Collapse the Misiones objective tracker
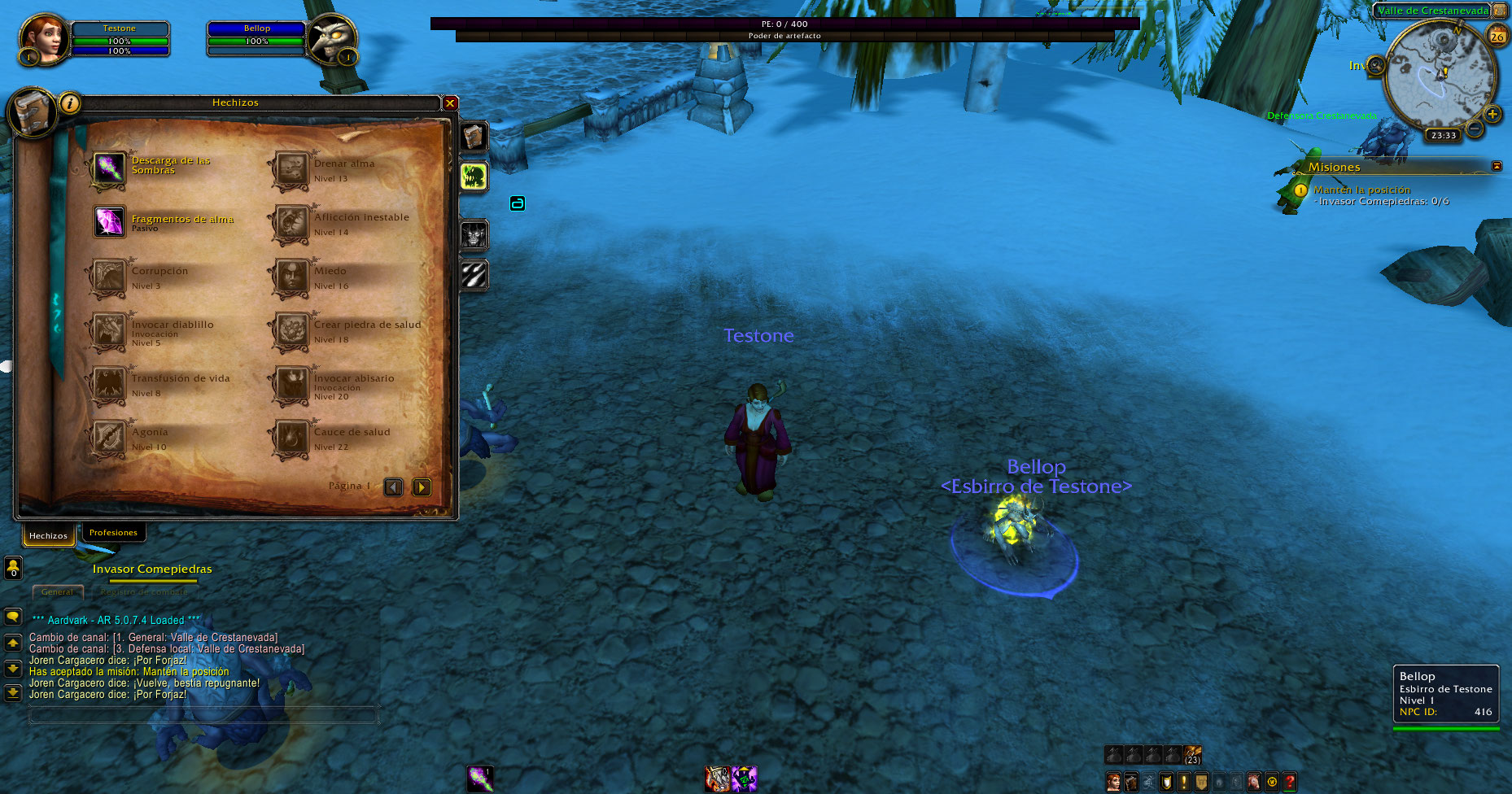Screen dimensions: 1512x794 (1497, 166)
